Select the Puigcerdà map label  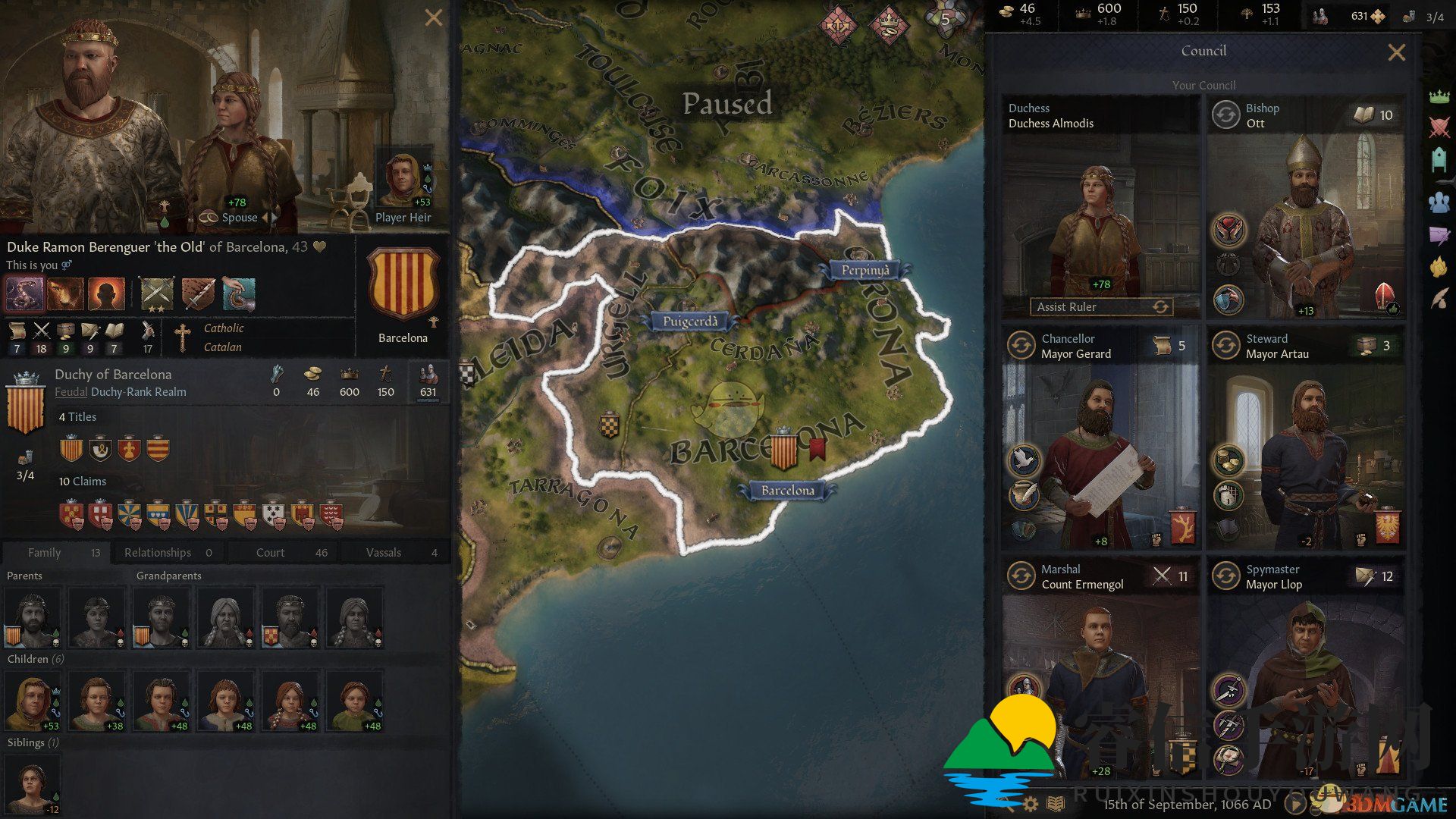[689, 322]
